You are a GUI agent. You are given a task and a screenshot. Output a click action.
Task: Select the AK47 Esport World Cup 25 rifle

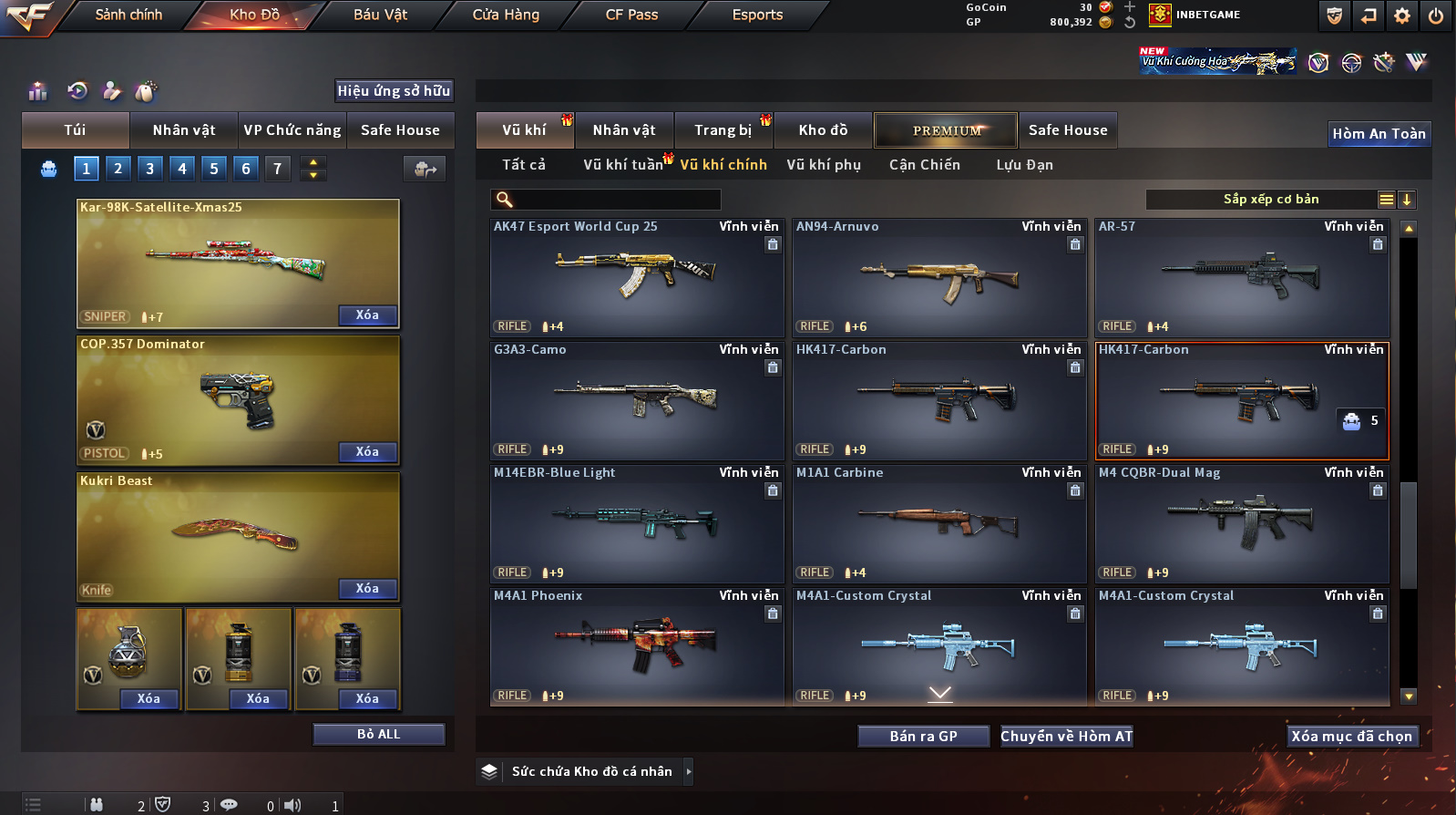[637, 278]
